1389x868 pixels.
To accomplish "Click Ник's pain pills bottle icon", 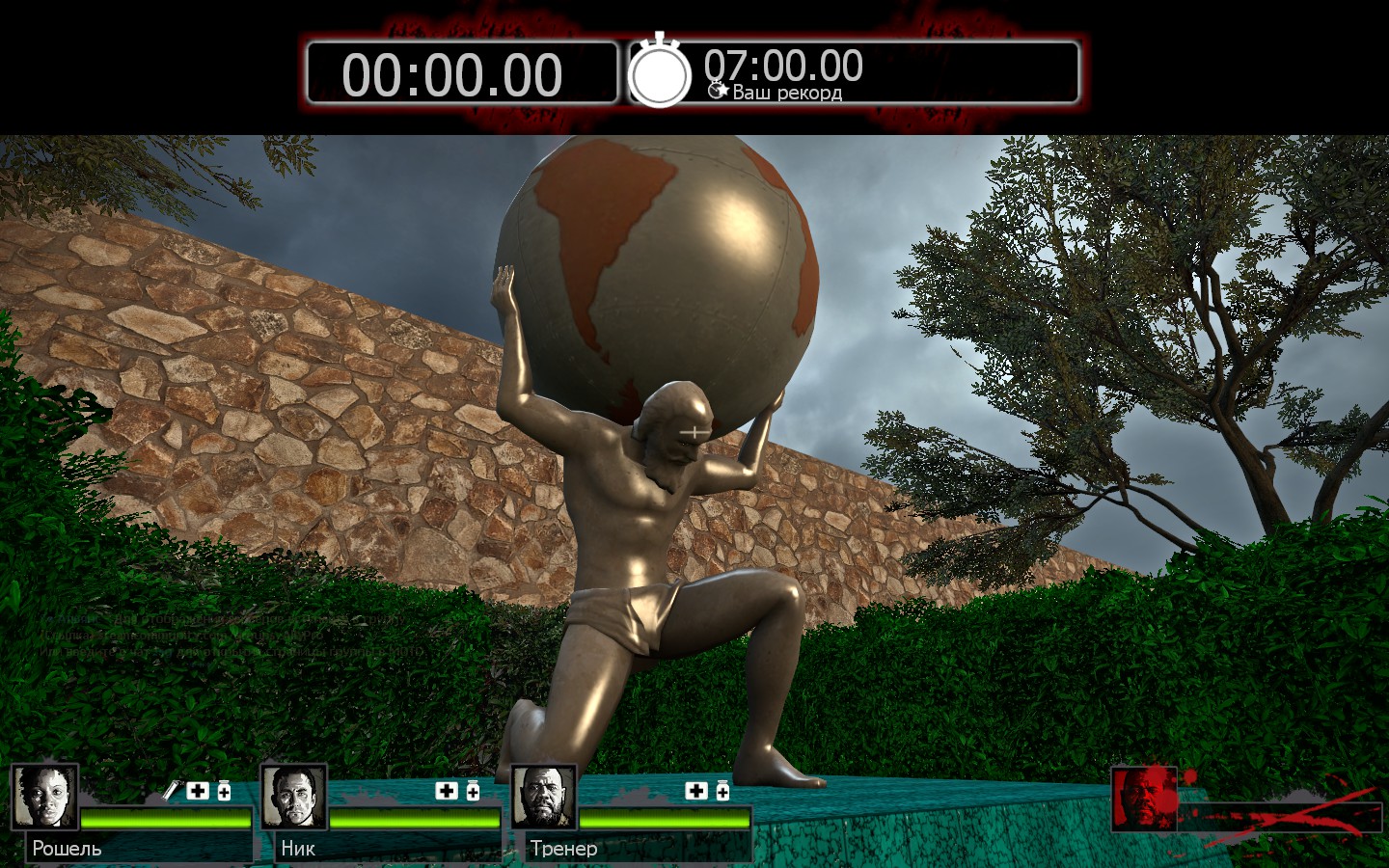I will click(x=473, y=791).
